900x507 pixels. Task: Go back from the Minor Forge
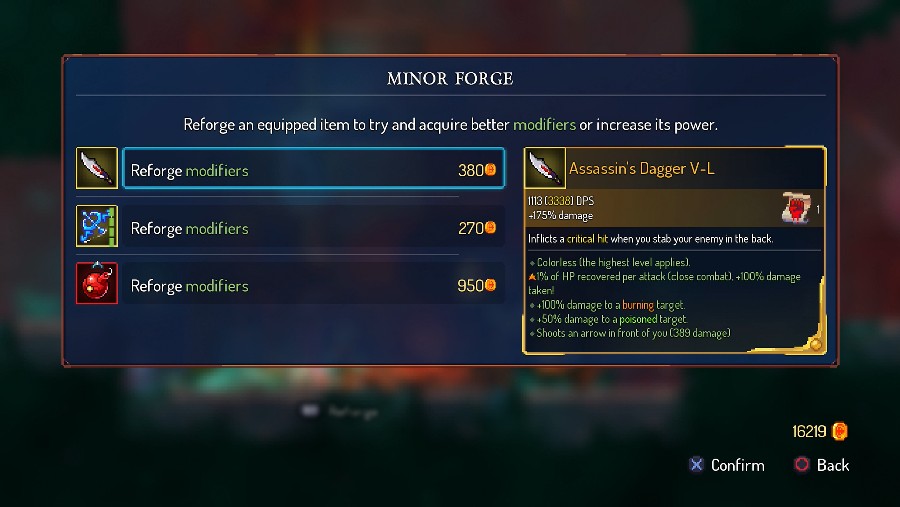[x=821, y=465]
